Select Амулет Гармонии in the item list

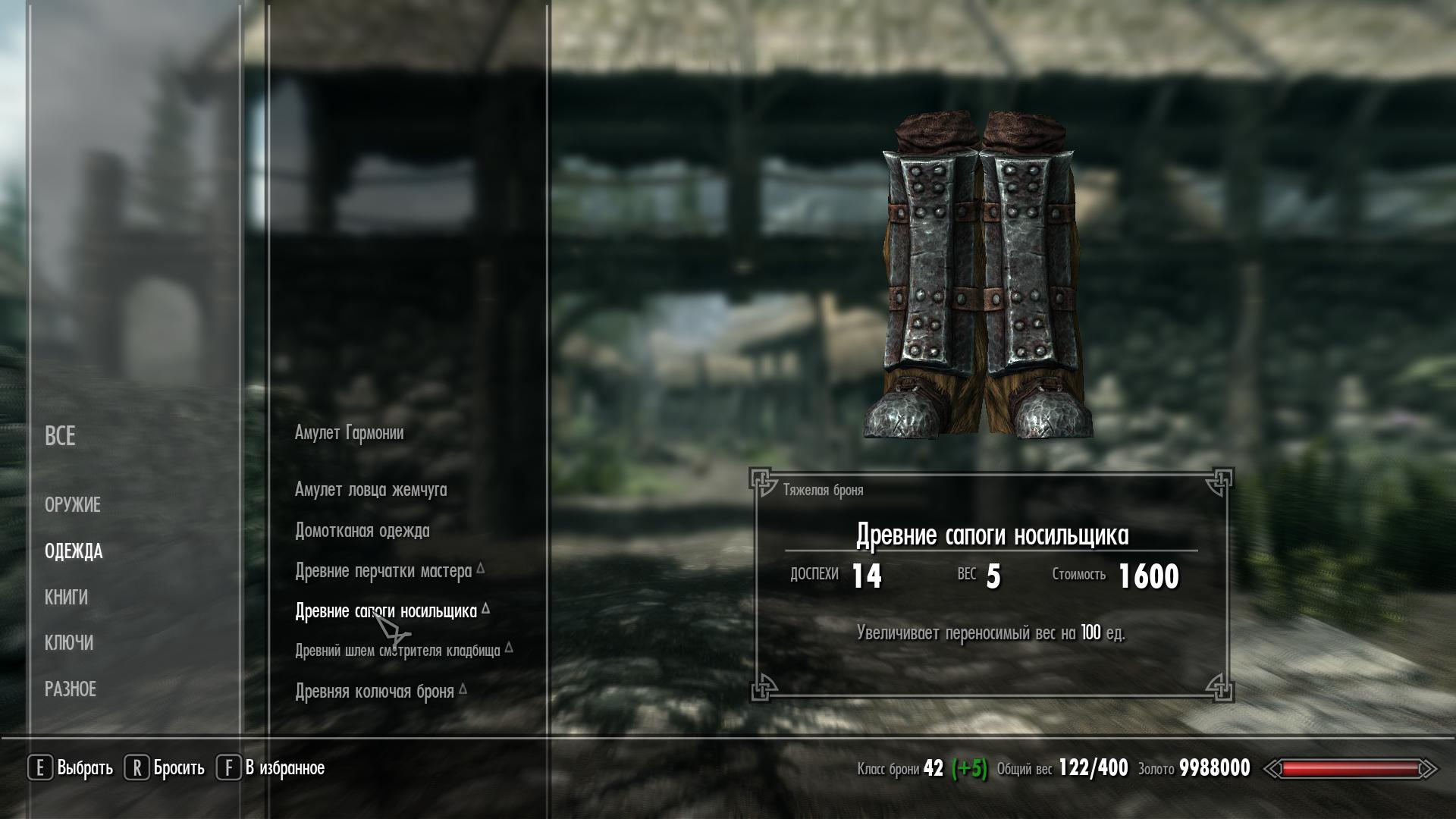pyautogui.click(x=349, y=433)
